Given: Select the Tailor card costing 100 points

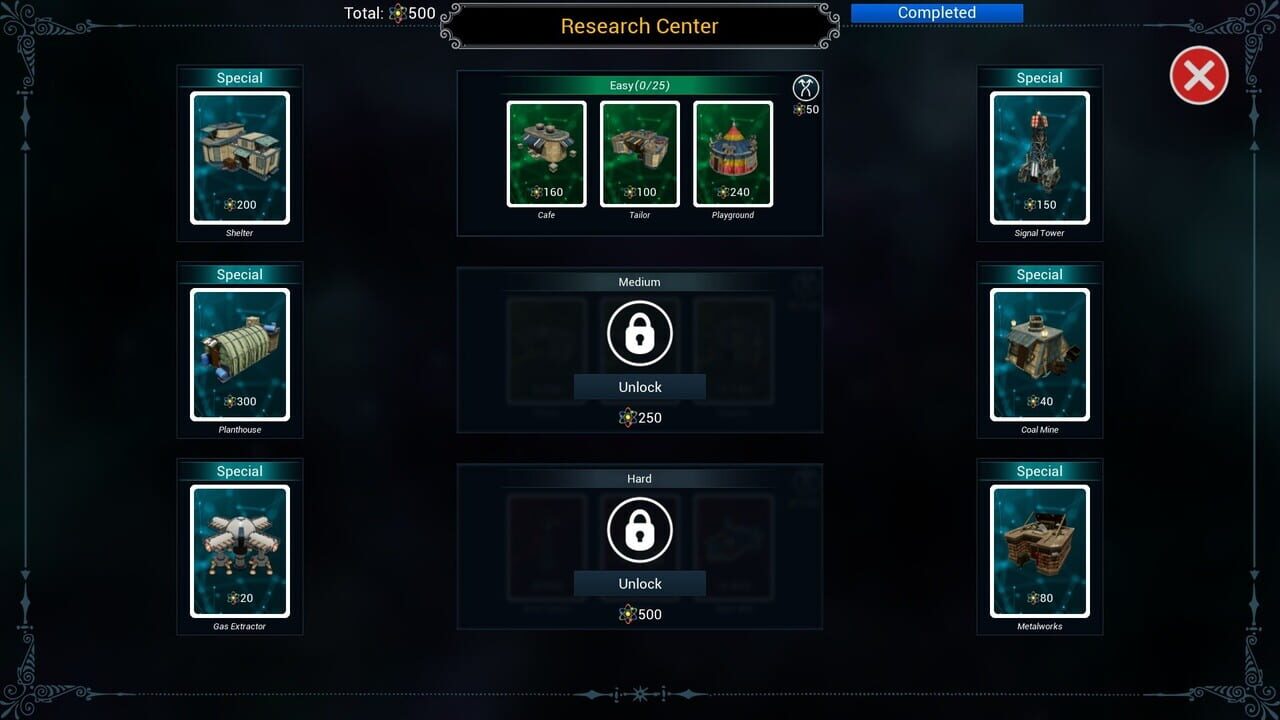Looking at the screenshot, I should pyautogui.click(x=640, y=153).
